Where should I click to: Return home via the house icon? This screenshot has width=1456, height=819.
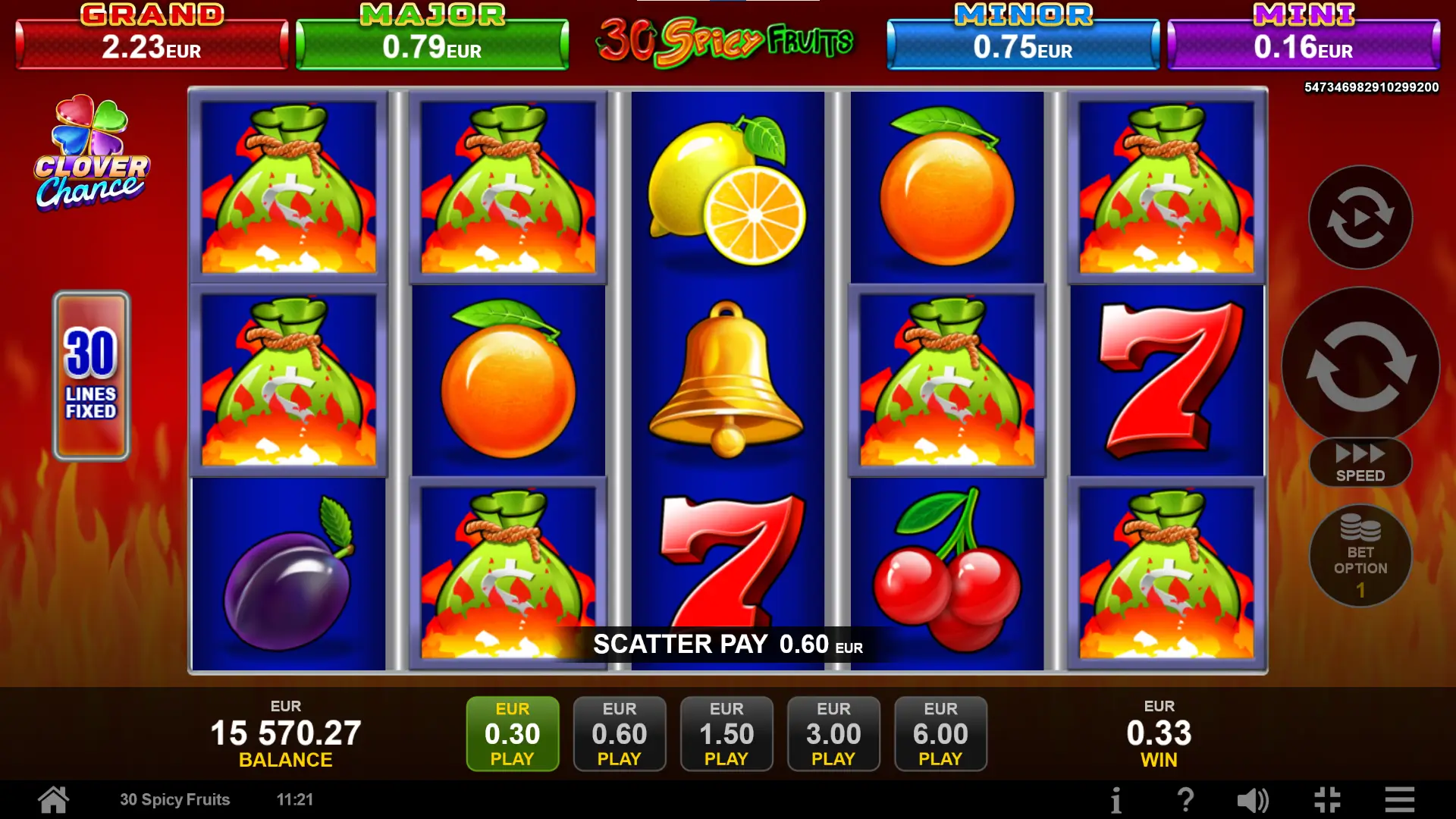(x=52, y=799)
